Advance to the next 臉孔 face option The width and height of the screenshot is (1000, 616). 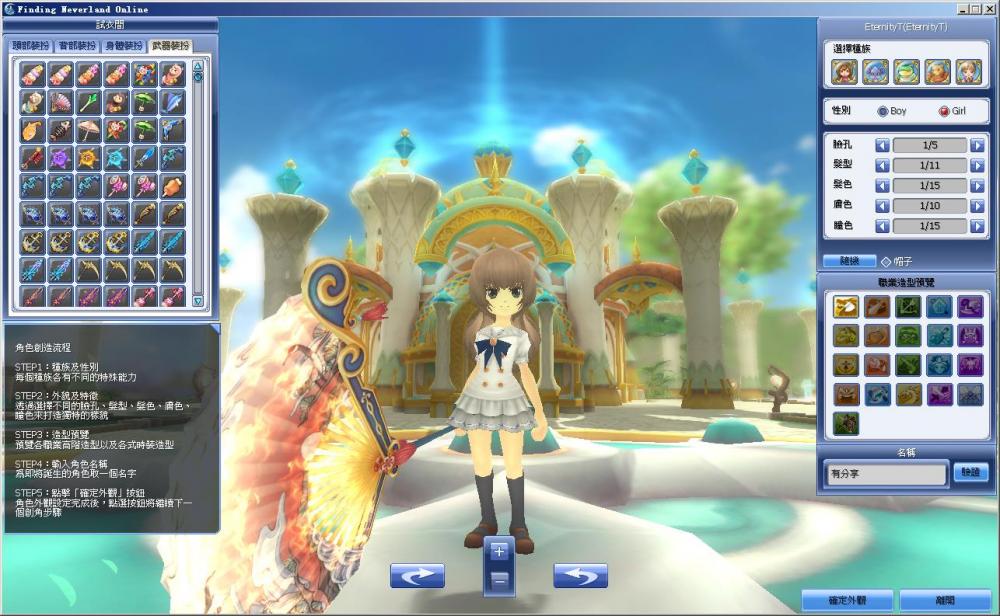977,145
